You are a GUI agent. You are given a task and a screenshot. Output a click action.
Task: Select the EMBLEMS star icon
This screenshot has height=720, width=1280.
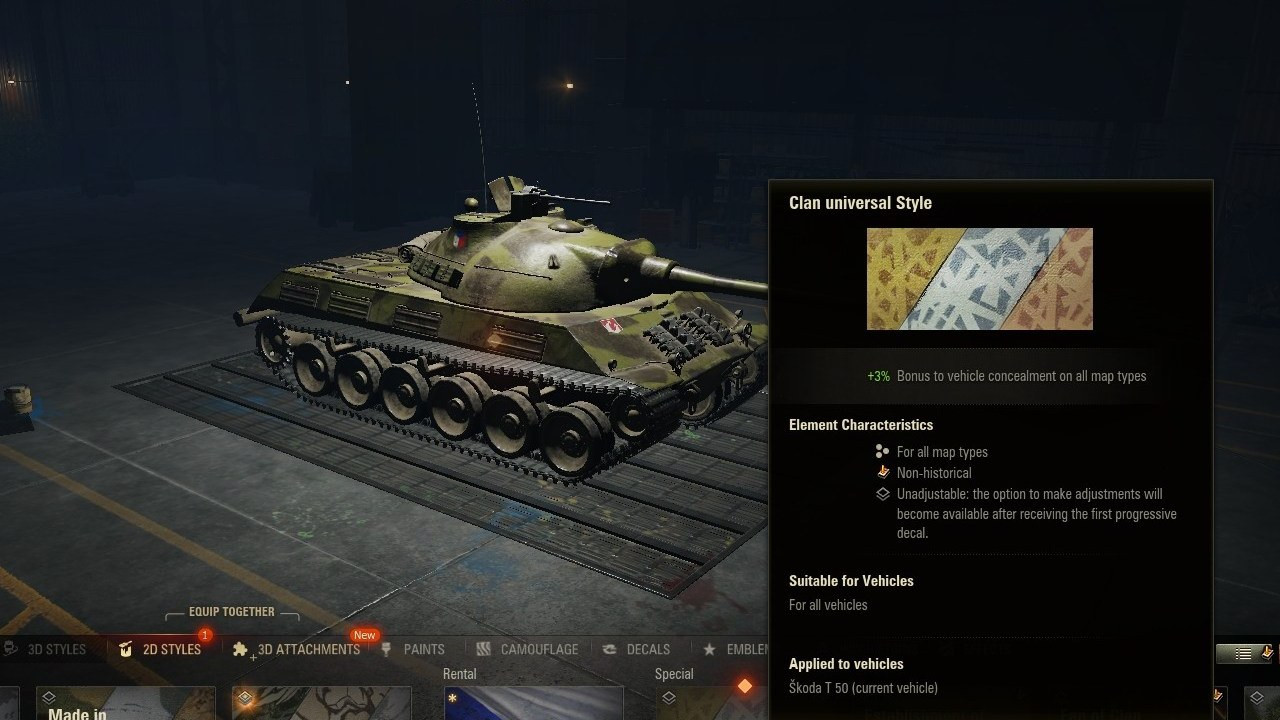pyautogui.click(x=707, y=648)
